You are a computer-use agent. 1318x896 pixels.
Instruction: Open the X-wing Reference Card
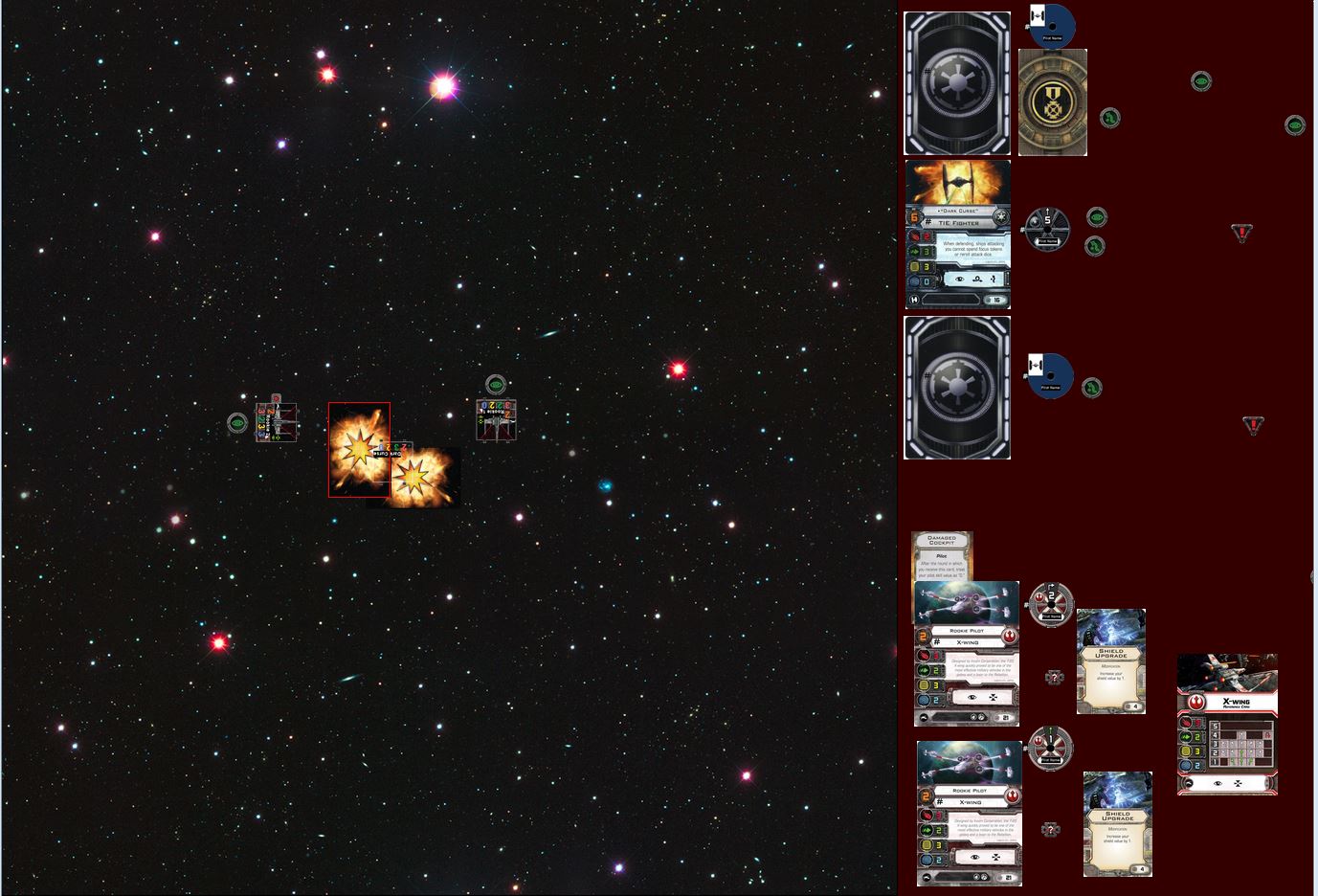pos(1227,724)
